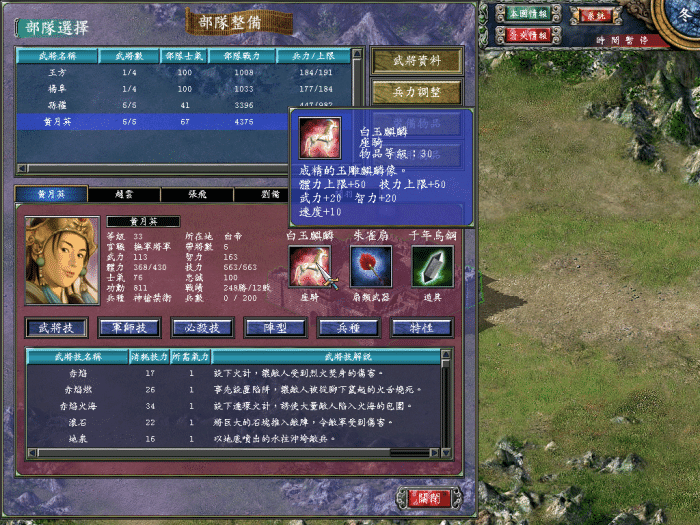The height and width of the screenshot is (525, 700).
Task: Open the red 系統 system menu
Action: pyautogui.click(x=595, y=16)
